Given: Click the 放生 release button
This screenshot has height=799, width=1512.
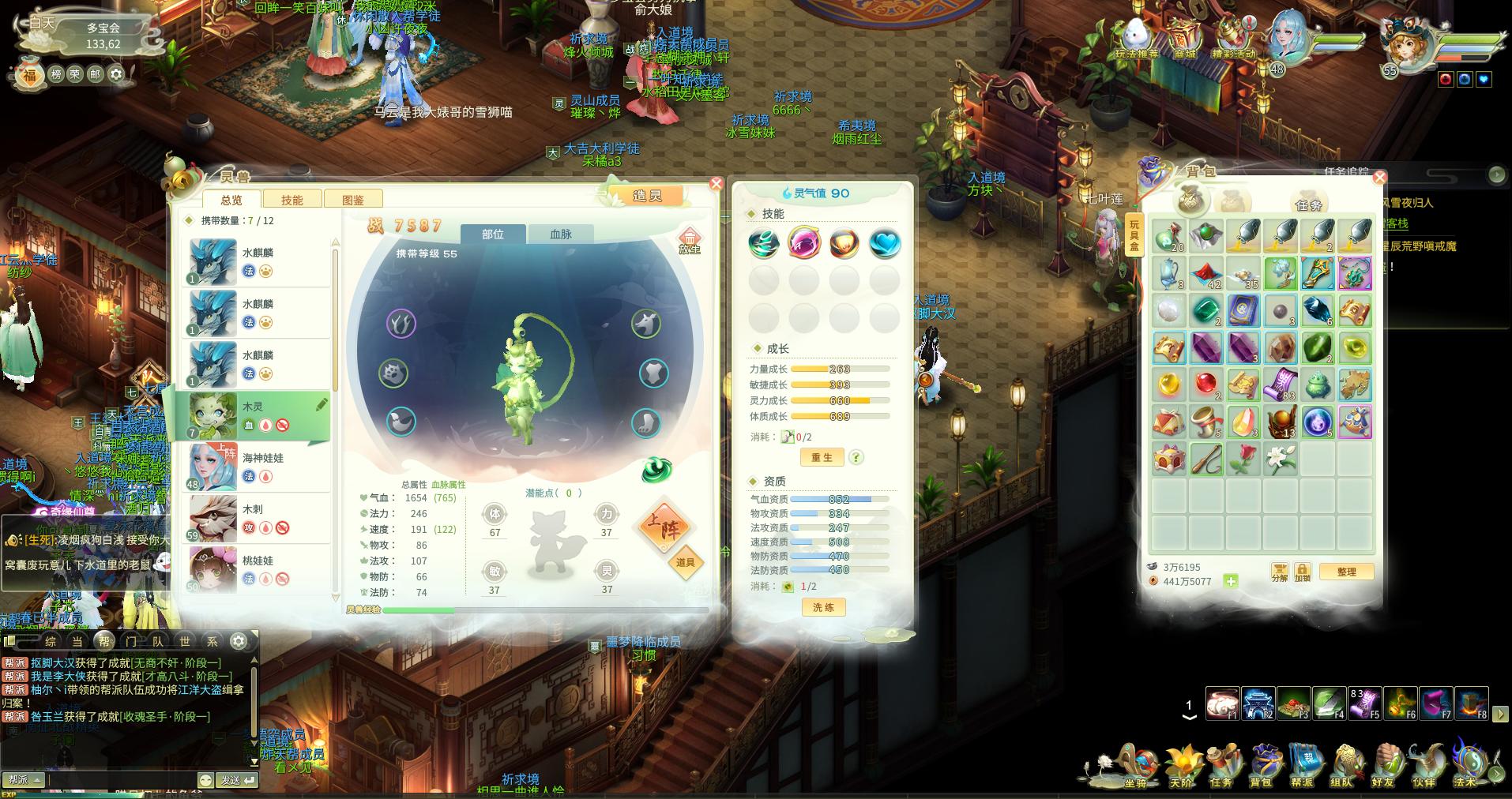Looking at the screenshot, I should pyautogui.click(x=689, y=241).
